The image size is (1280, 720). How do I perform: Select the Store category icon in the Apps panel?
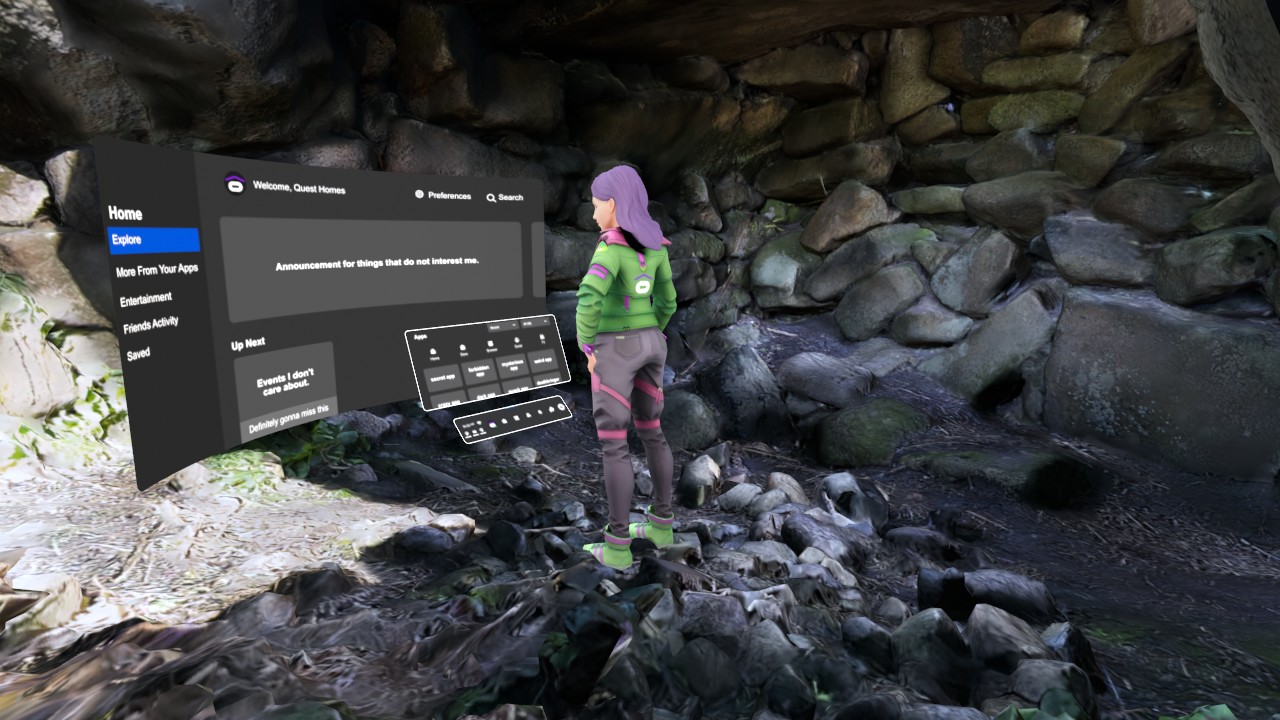point(462,347)
